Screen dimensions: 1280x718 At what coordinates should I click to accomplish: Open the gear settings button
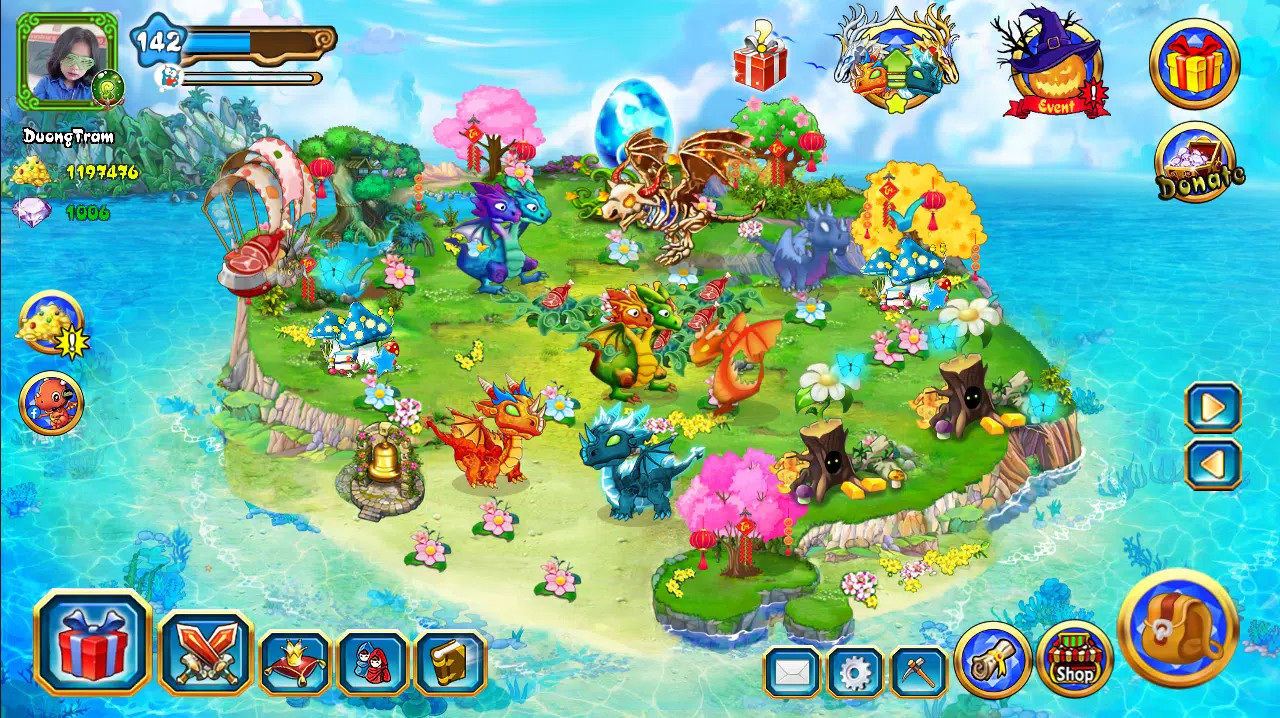[855, 672]
